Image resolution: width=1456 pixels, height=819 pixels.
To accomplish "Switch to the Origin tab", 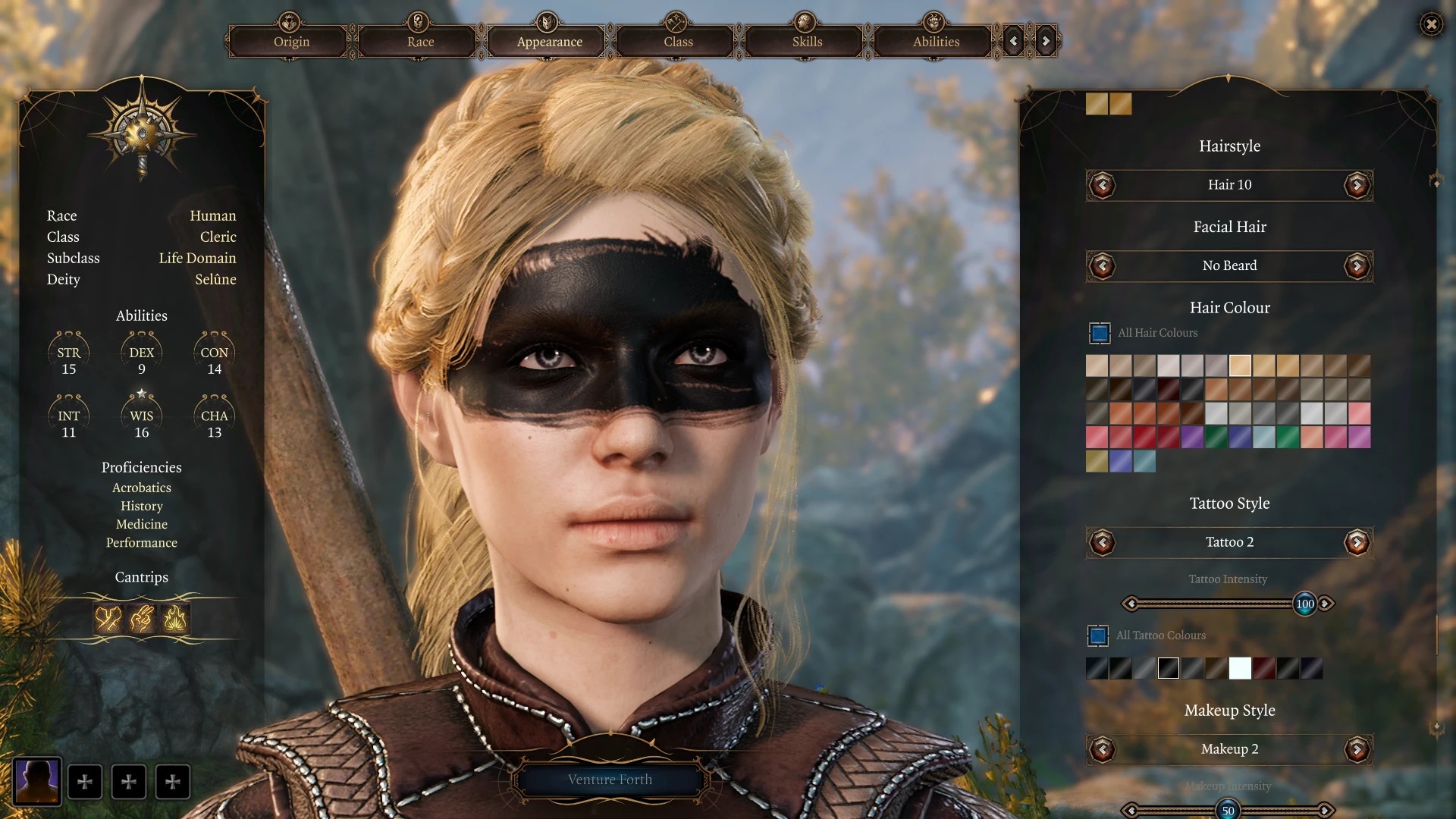I will pyautogui.click(x=291, y=42).
